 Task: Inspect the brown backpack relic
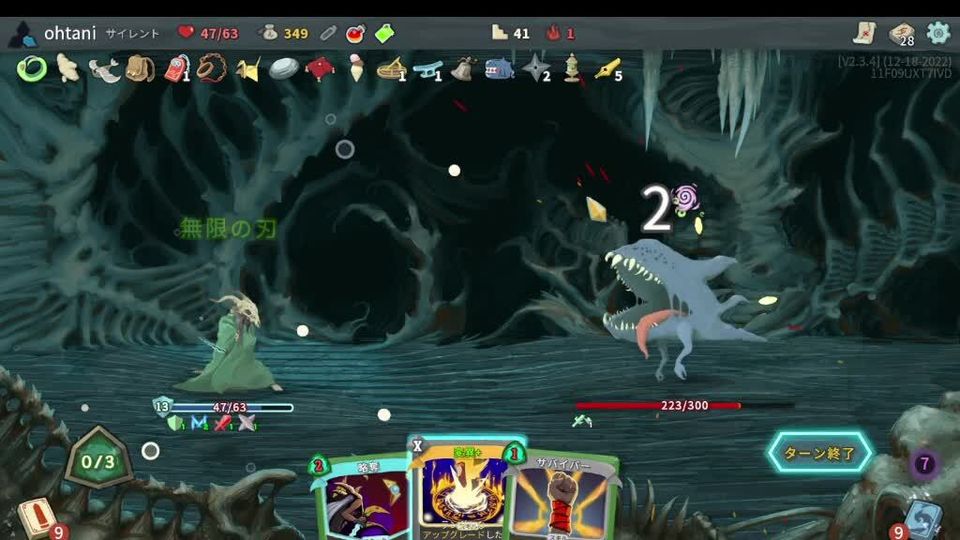click(x=139, y=68)
